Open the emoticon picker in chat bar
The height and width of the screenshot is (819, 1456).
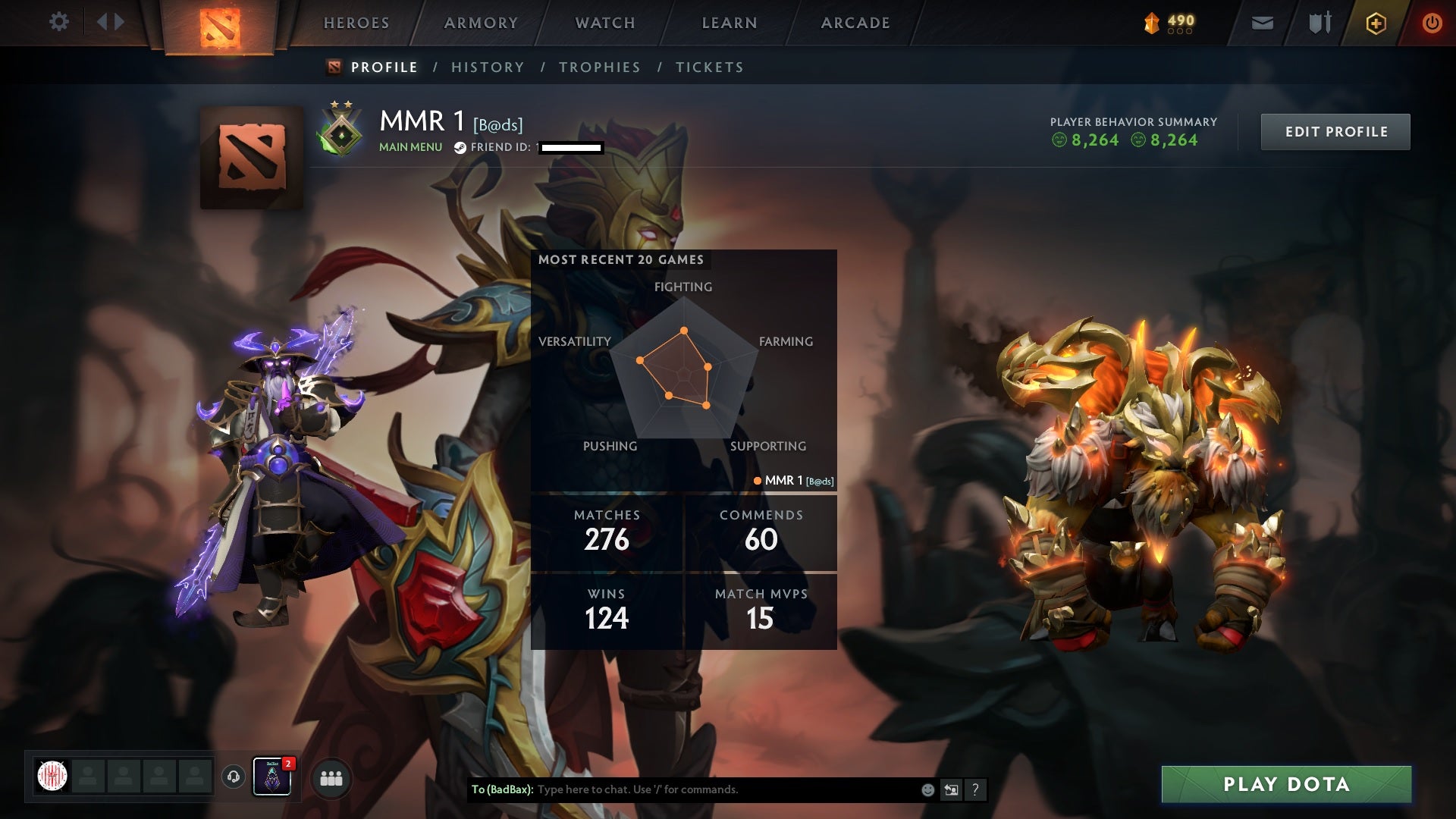pyautogui.click(x=927, y=789)
